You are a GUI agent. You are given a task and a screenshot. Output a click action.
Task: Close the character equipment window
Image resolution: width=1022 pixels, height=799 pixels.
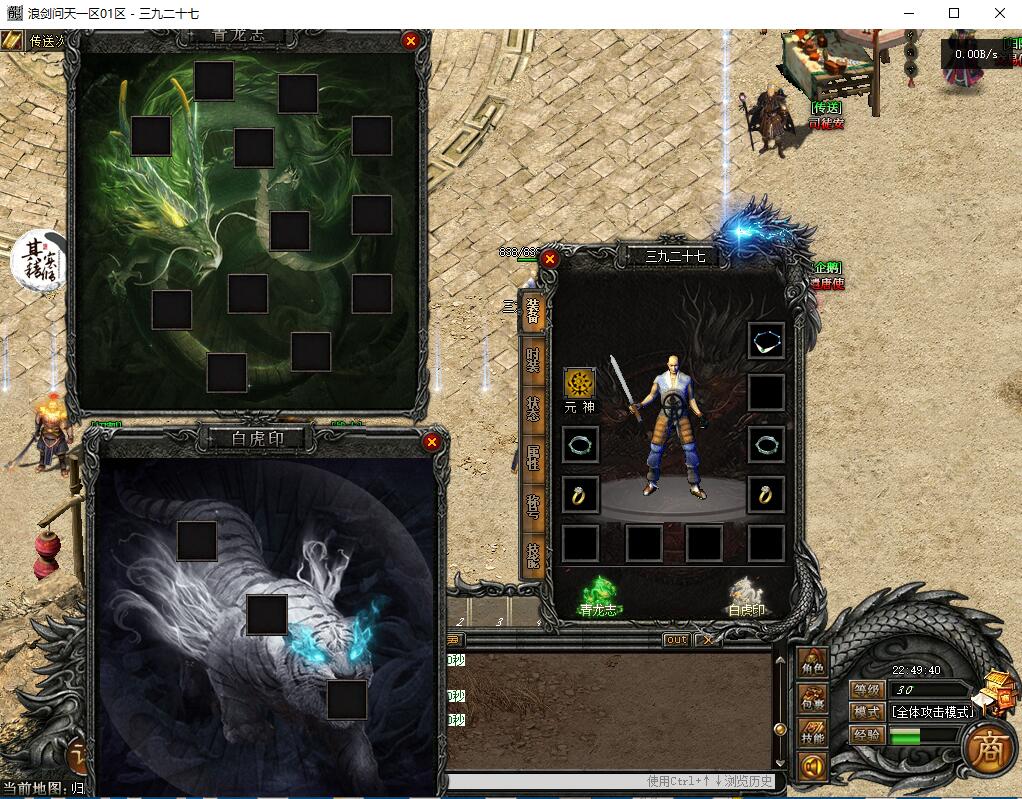coord(549,258)
